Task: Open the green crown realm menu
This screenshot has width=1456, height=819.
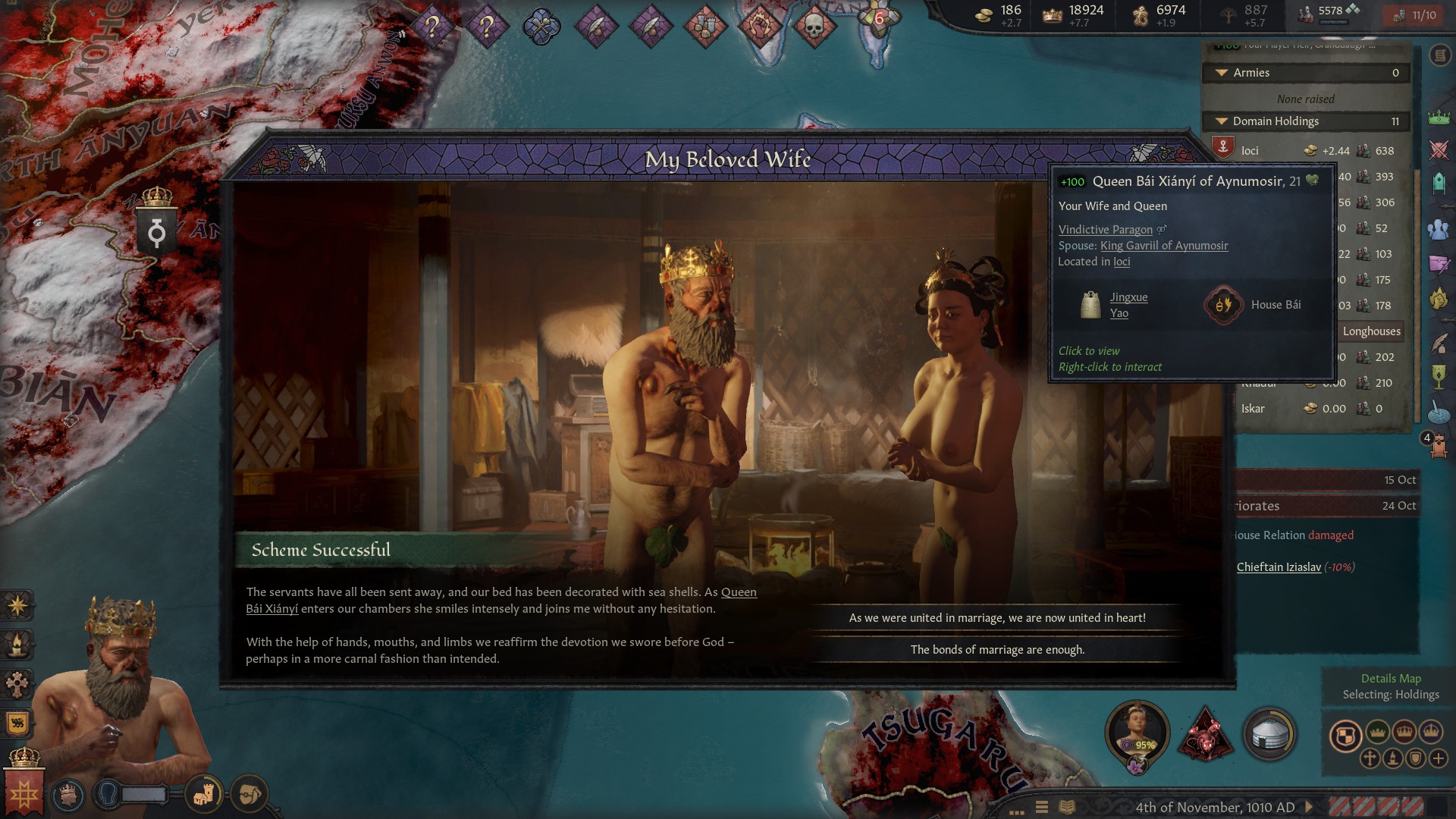Action: click(1439, 118)
